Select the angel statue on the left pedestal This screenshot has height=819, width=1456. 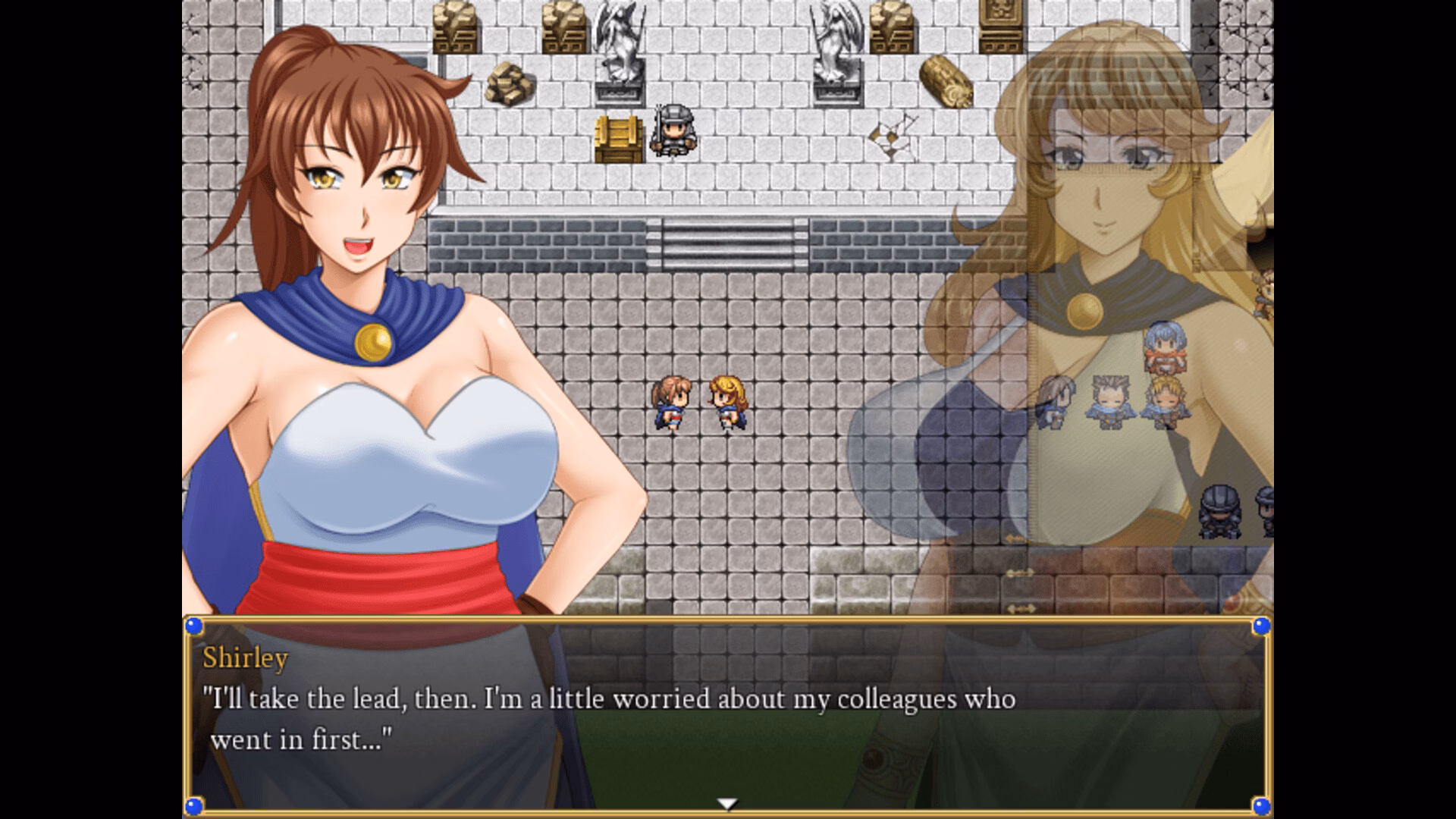[x=620, y=49]
